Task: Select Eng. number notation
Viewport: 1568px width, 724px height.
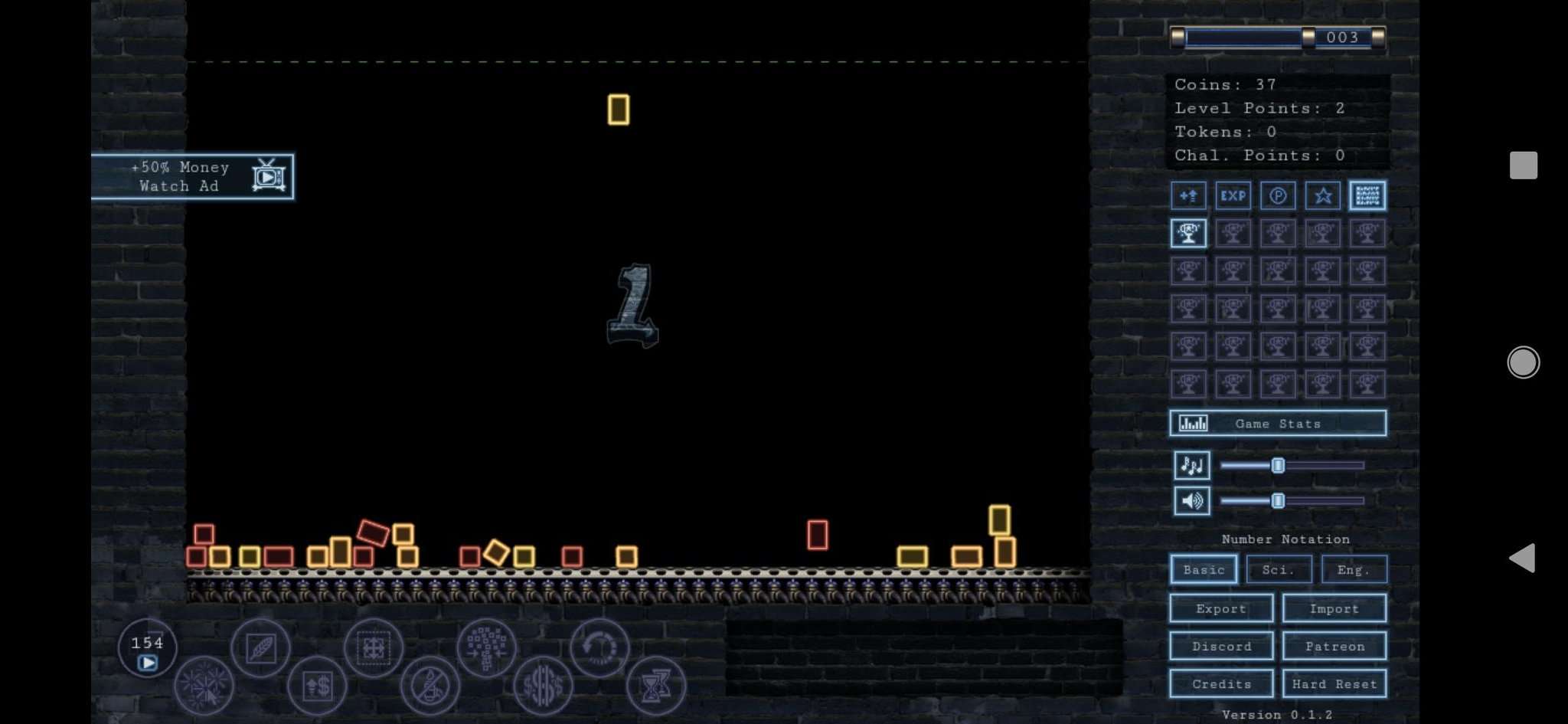Action: (x=1354, y=569)
